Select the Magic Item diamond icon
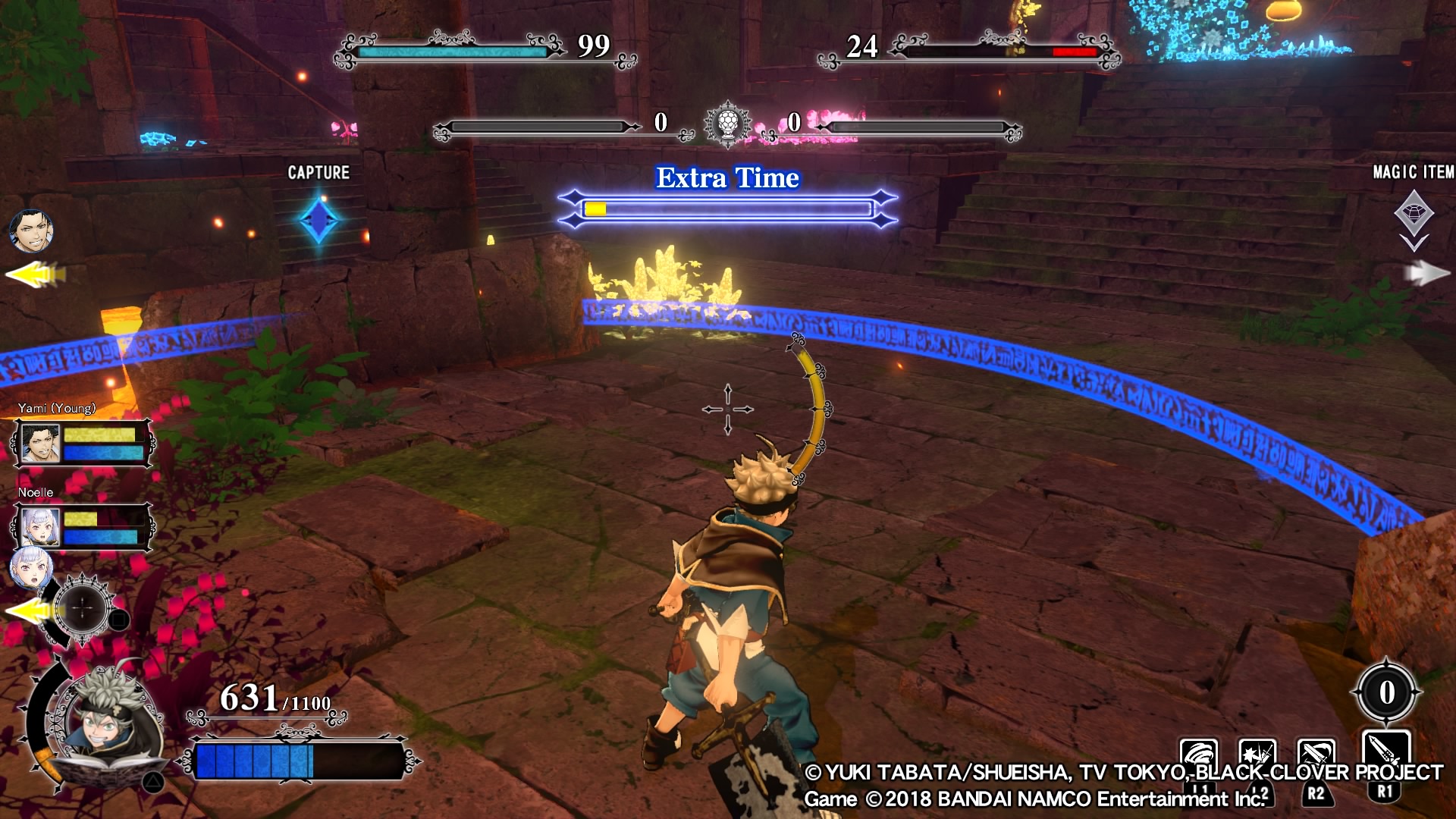The height and width of the screenshot is (819, 1456). 1414,213
